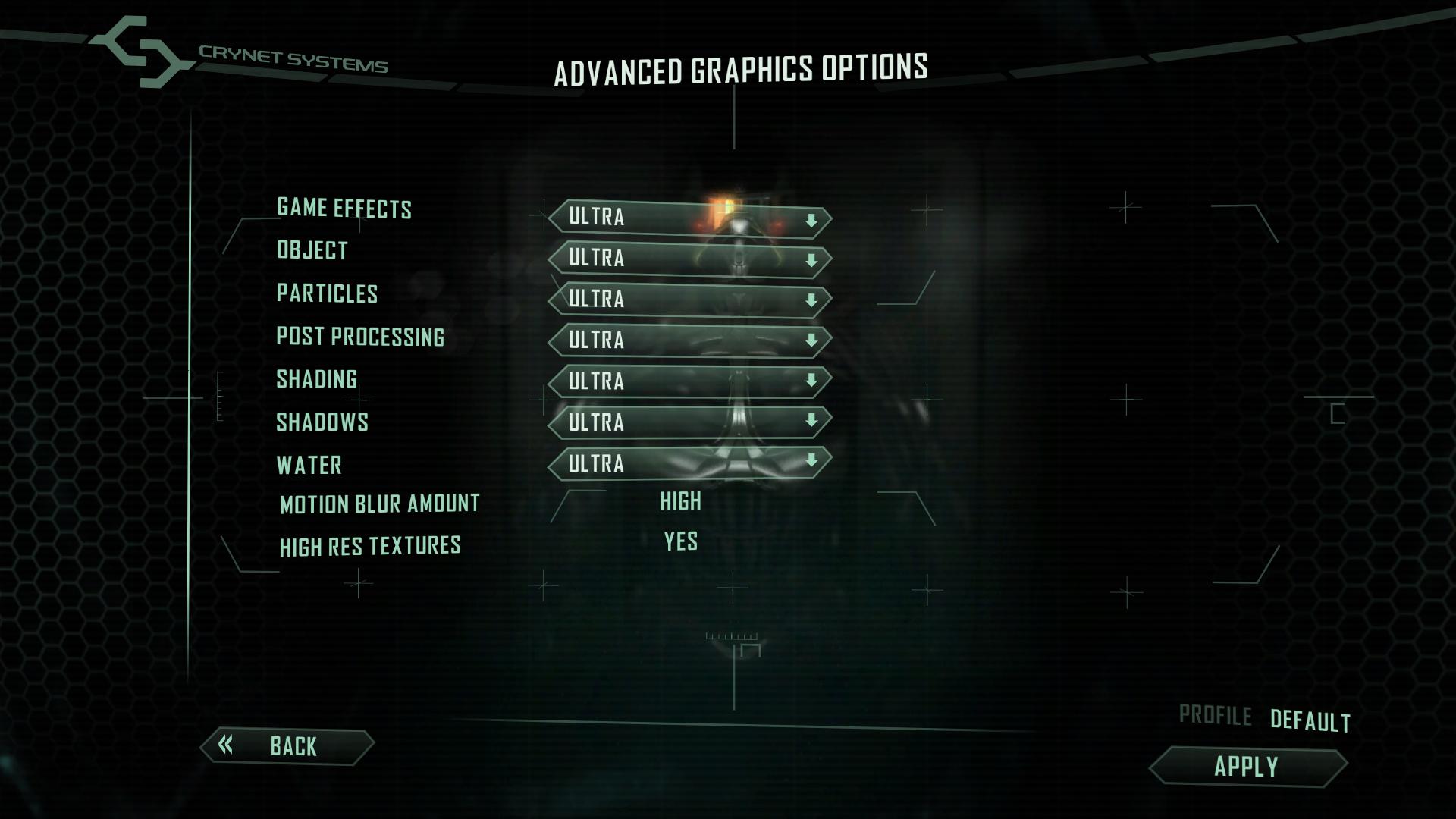The height and width of the screenshot is (819, 1456).
Task: Open the Game Effects quality dropdown
Action: coord(689,218)
